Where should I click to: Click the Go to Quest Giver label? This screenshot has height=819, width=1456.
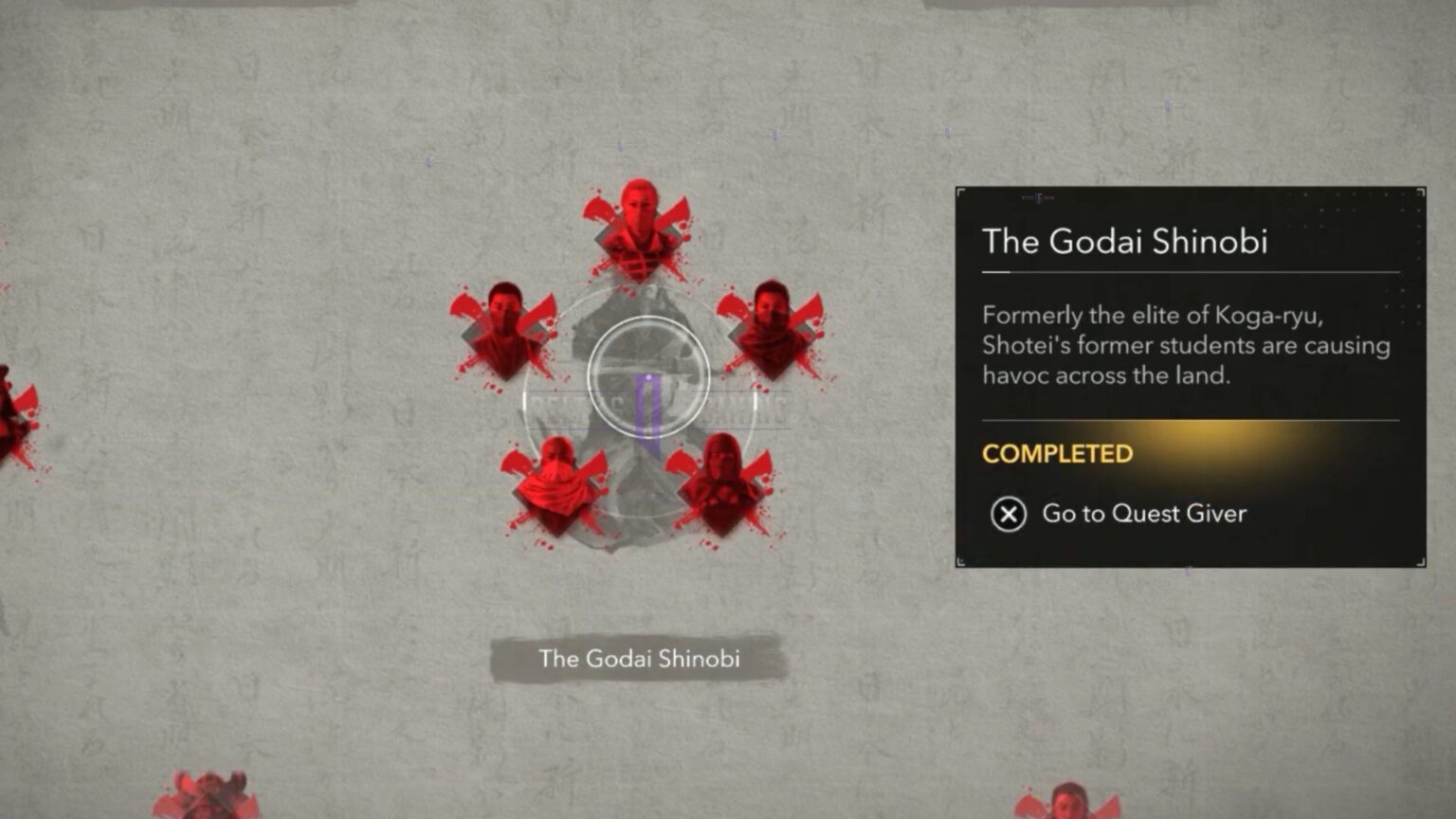[x=1145, y=514]
